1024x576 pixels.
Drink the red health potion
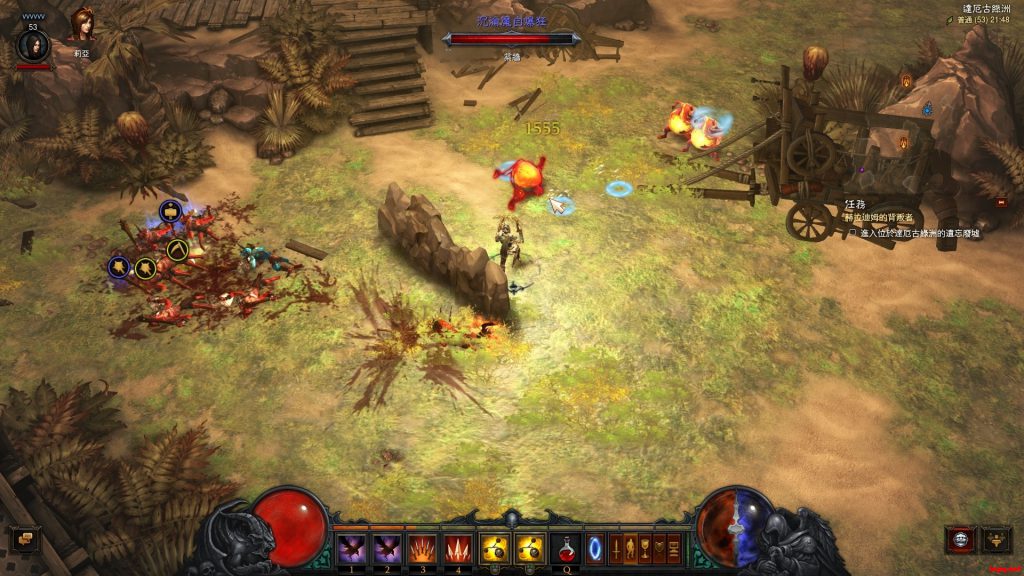(566, 548)
